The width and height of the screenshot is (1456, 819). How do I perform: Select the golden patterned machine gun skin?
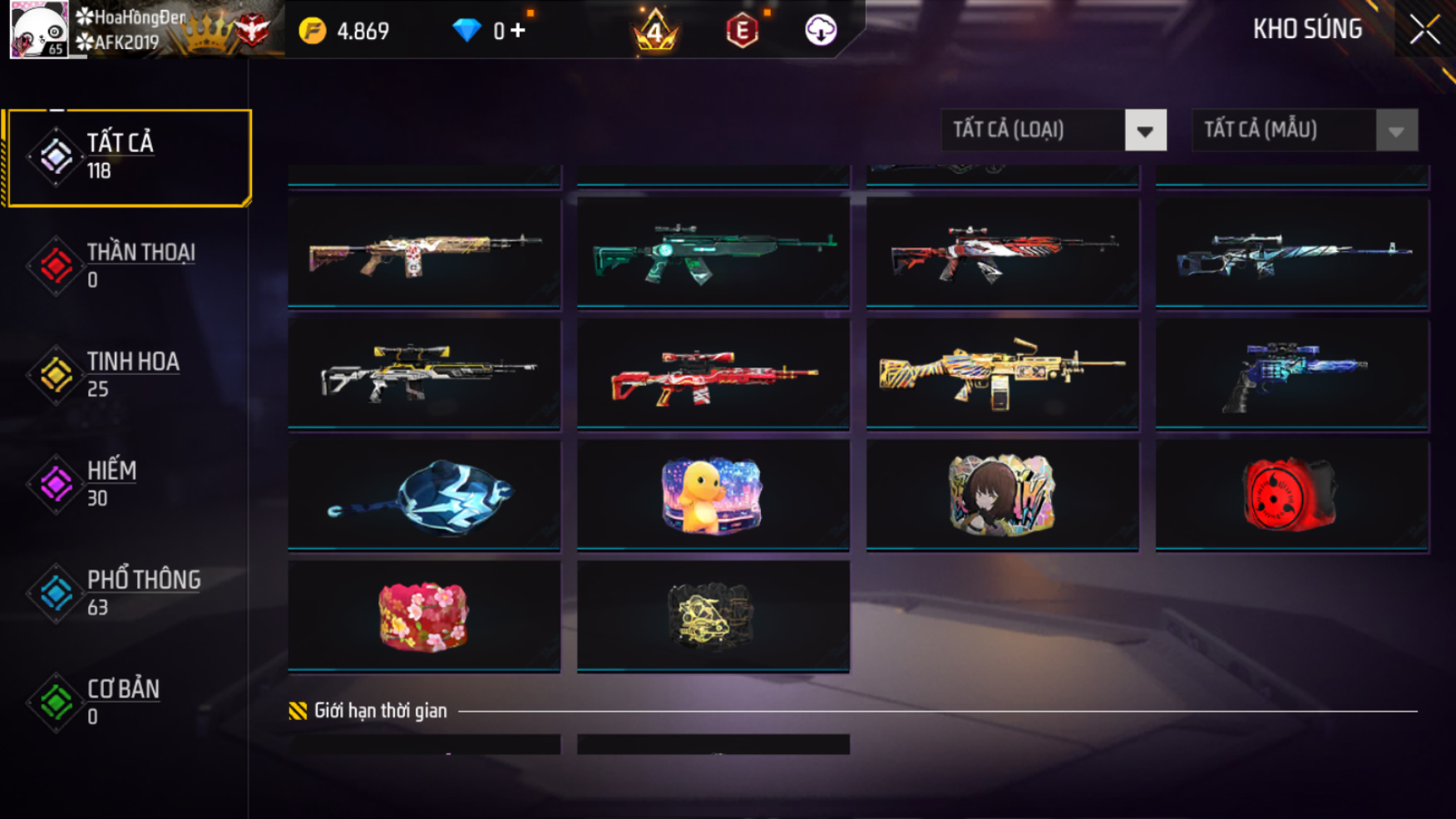[1002, 373]
